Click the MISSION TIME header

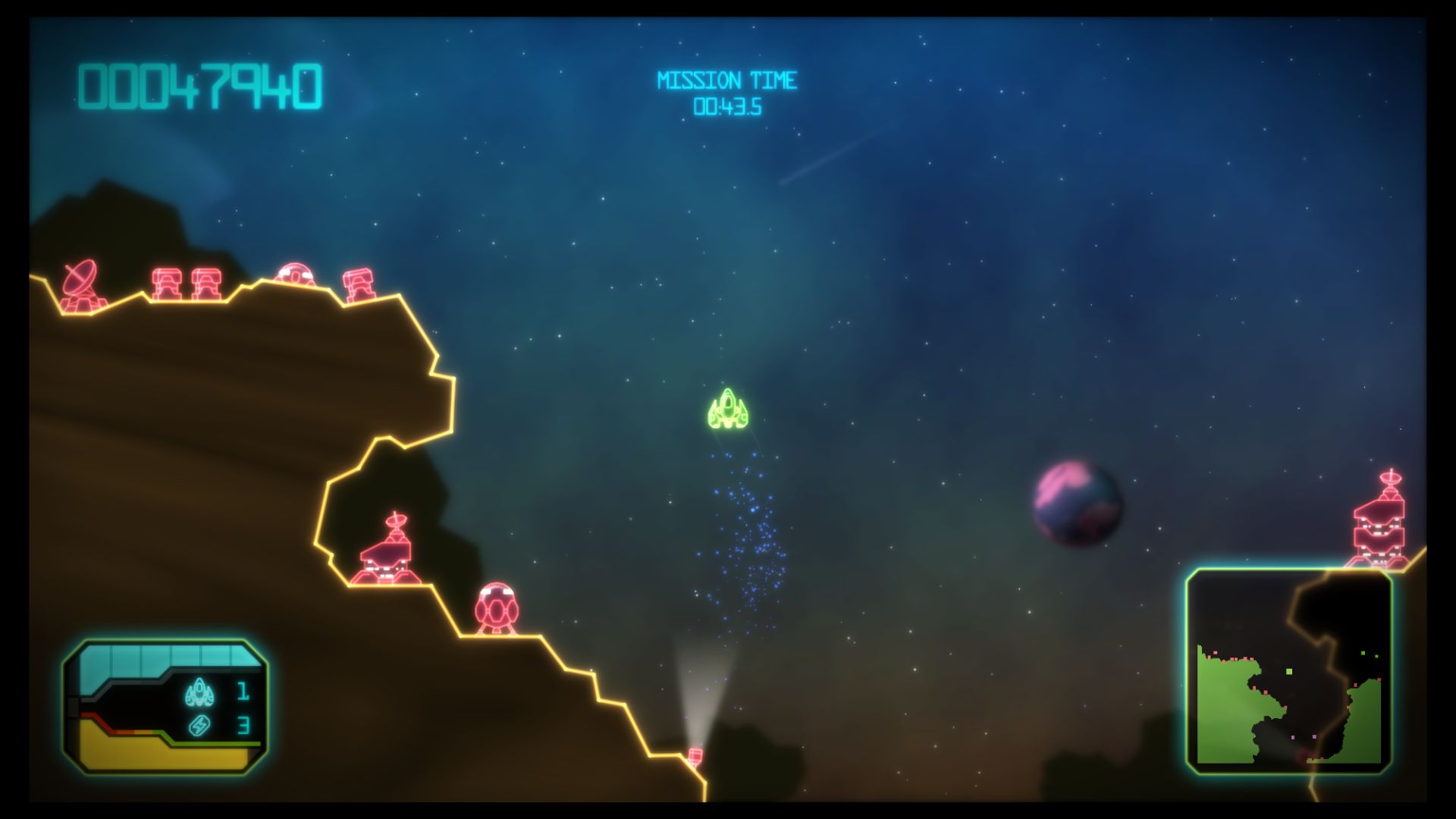tap(727, 78)
